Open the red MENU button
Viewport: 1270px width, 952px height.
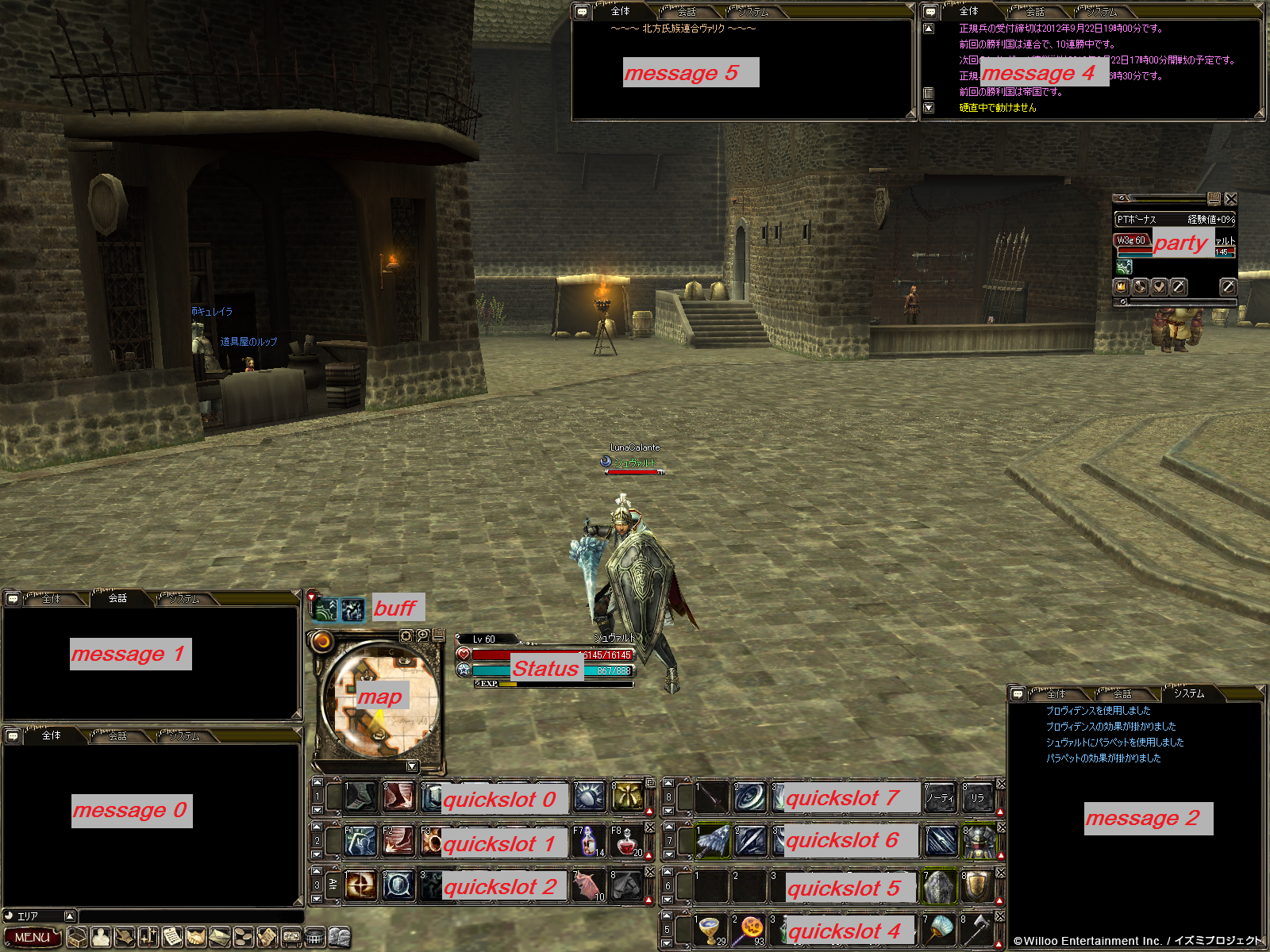pos(32,937)
